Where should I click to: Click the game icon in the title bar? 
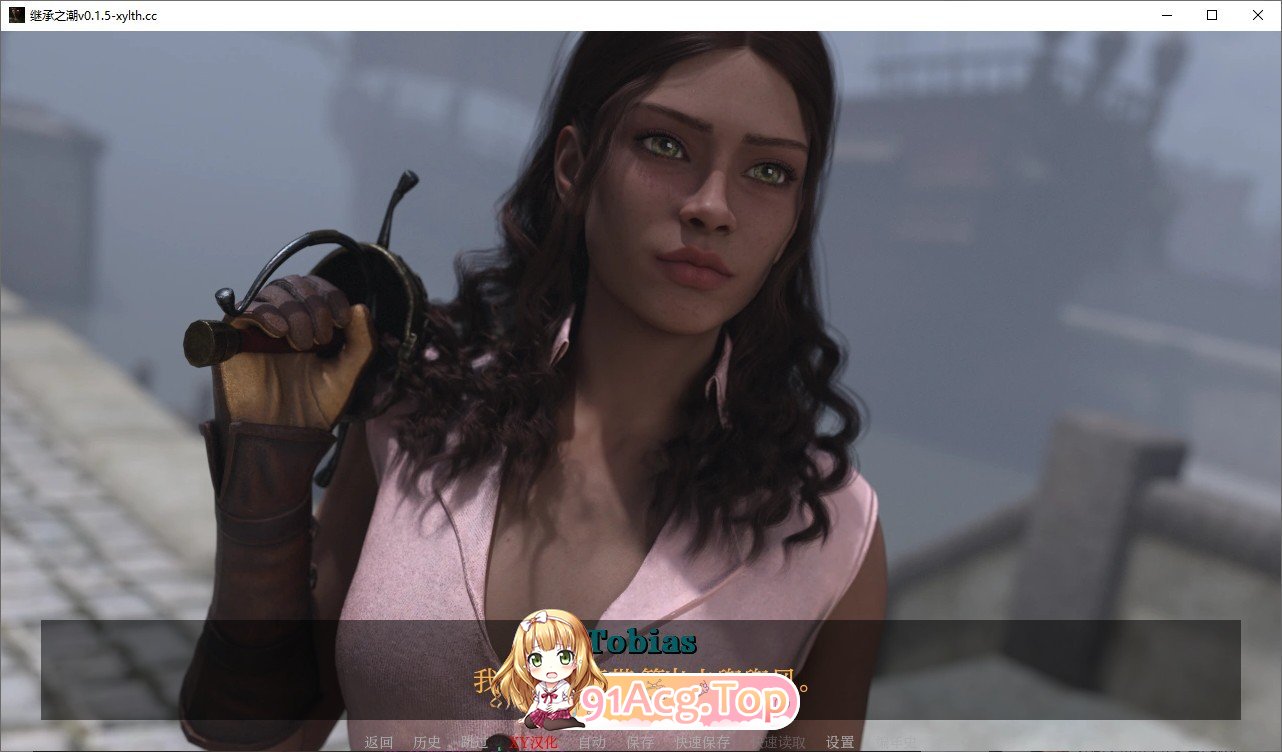16,15
